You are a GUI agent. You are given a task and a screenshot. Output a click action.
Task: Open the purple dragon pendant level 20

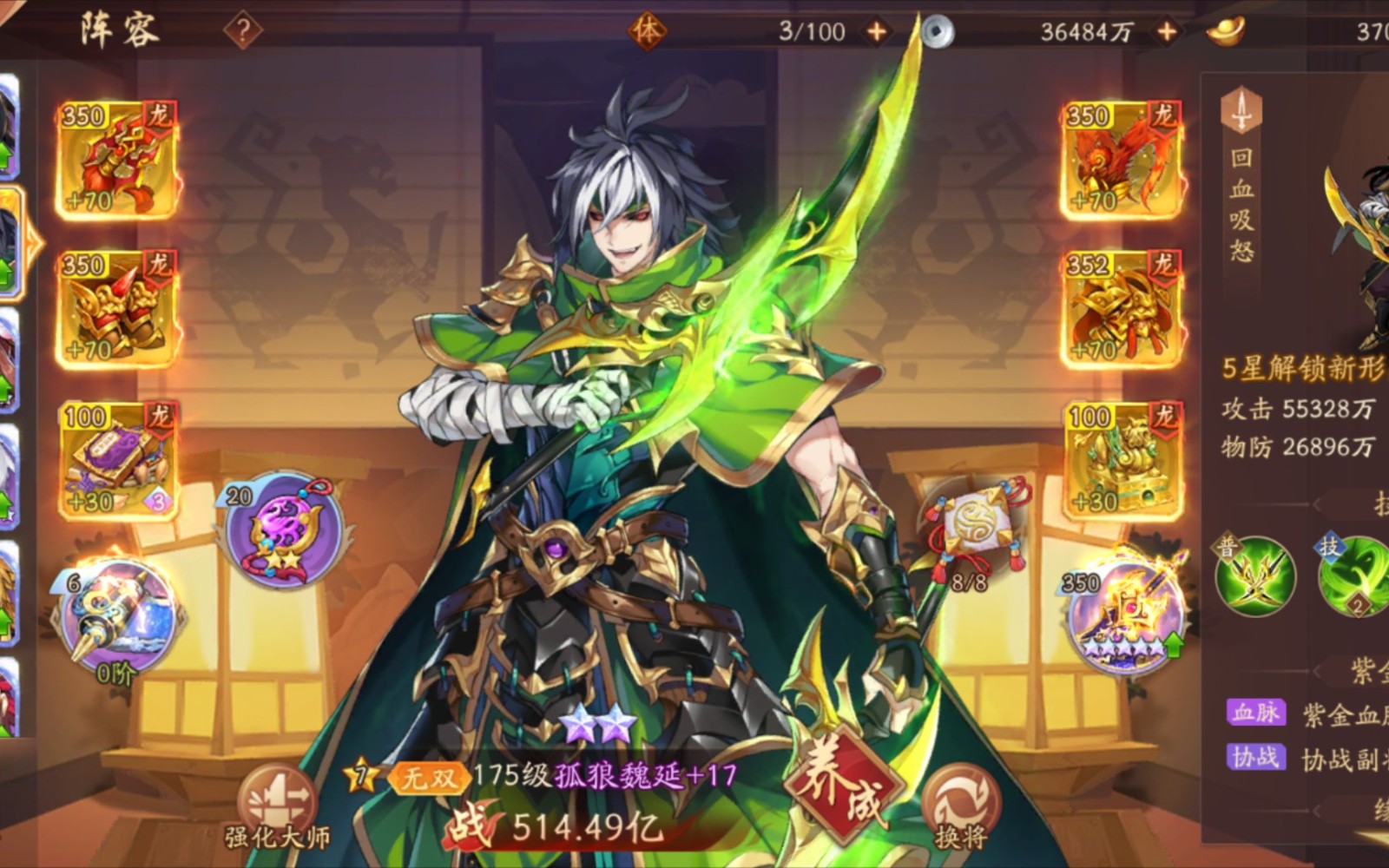click(282, 529)
